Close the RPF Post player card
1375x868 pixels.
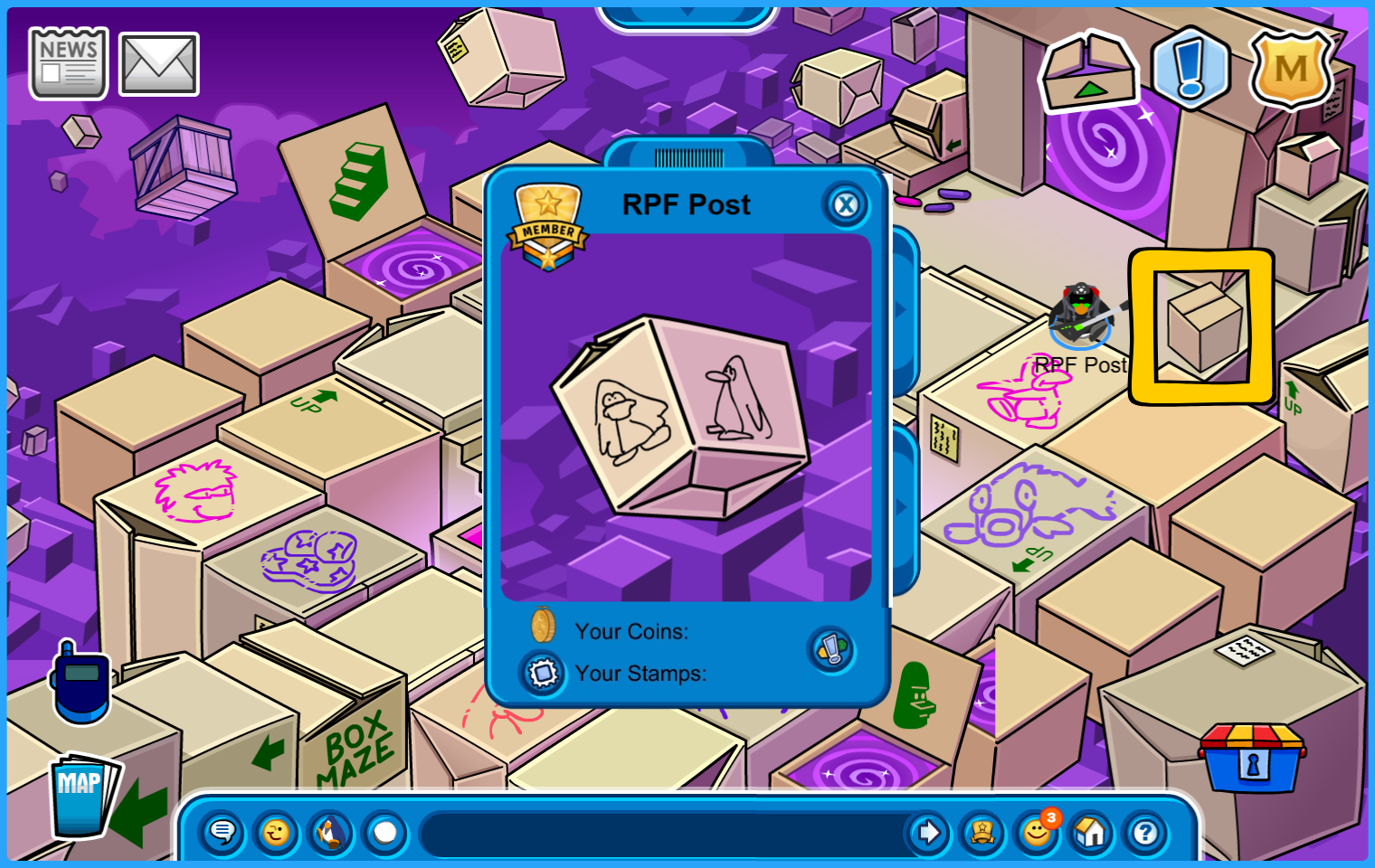pos(846,205)
